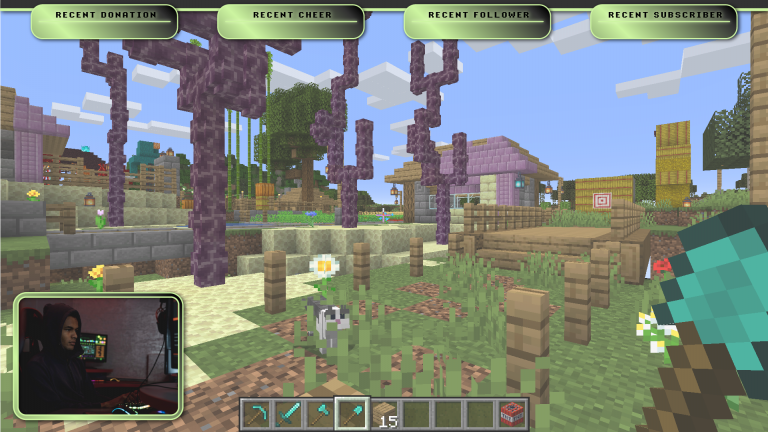Select the TNT block hotbar slot
This screenshot has height=432, width=768.
coord(512,414)
